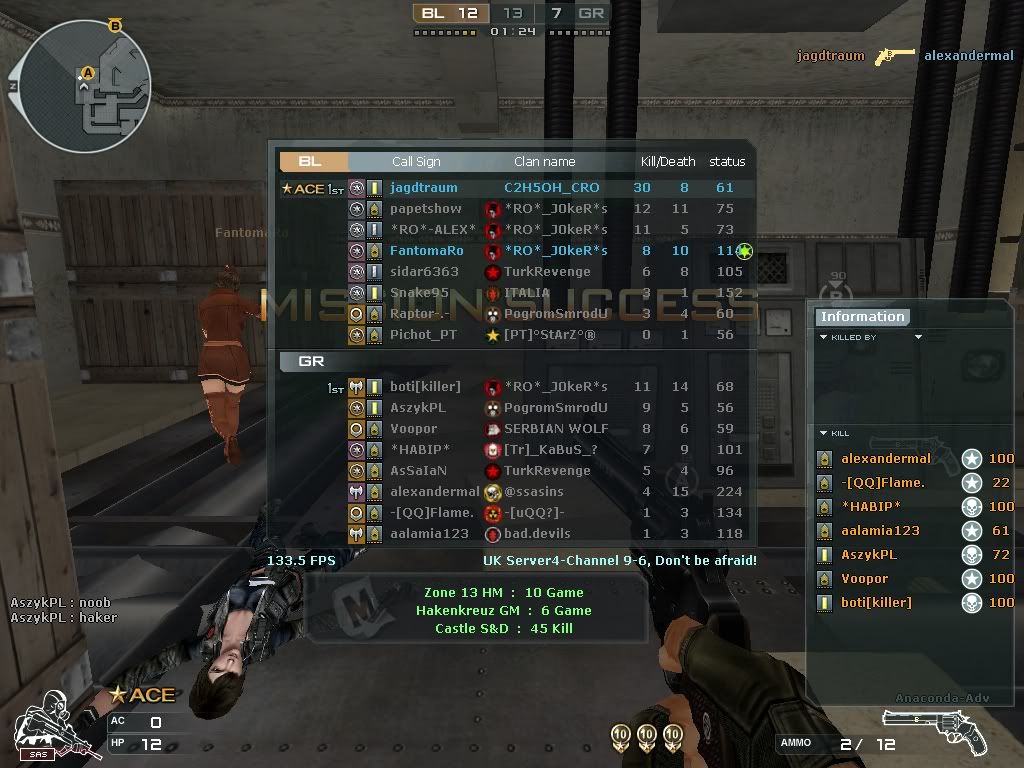Choose Snake95 in the BL team list
The width and height of the screenshot is (1024, 768).
tap(419, 293)
